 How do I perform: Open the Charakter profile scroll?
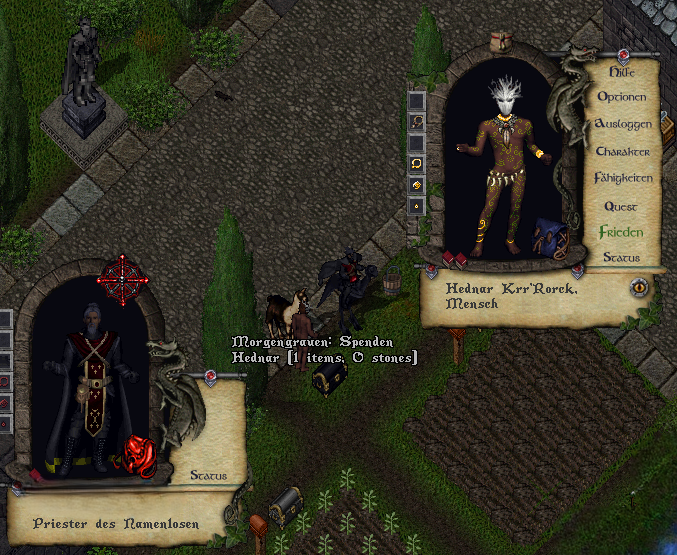[623, 151]
